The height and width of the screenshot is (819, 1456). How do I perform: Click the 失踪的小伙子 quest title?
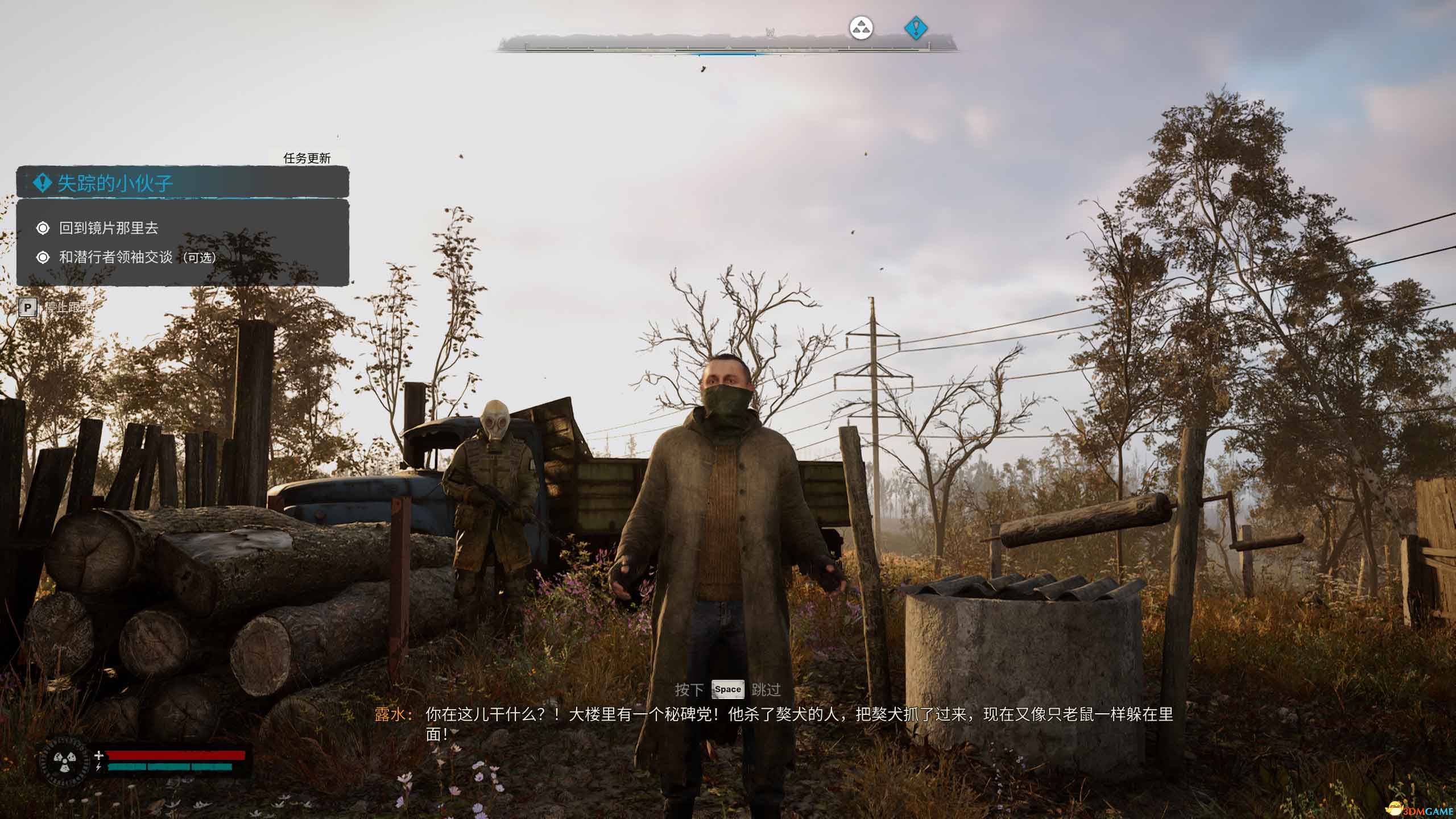(115, 183)
